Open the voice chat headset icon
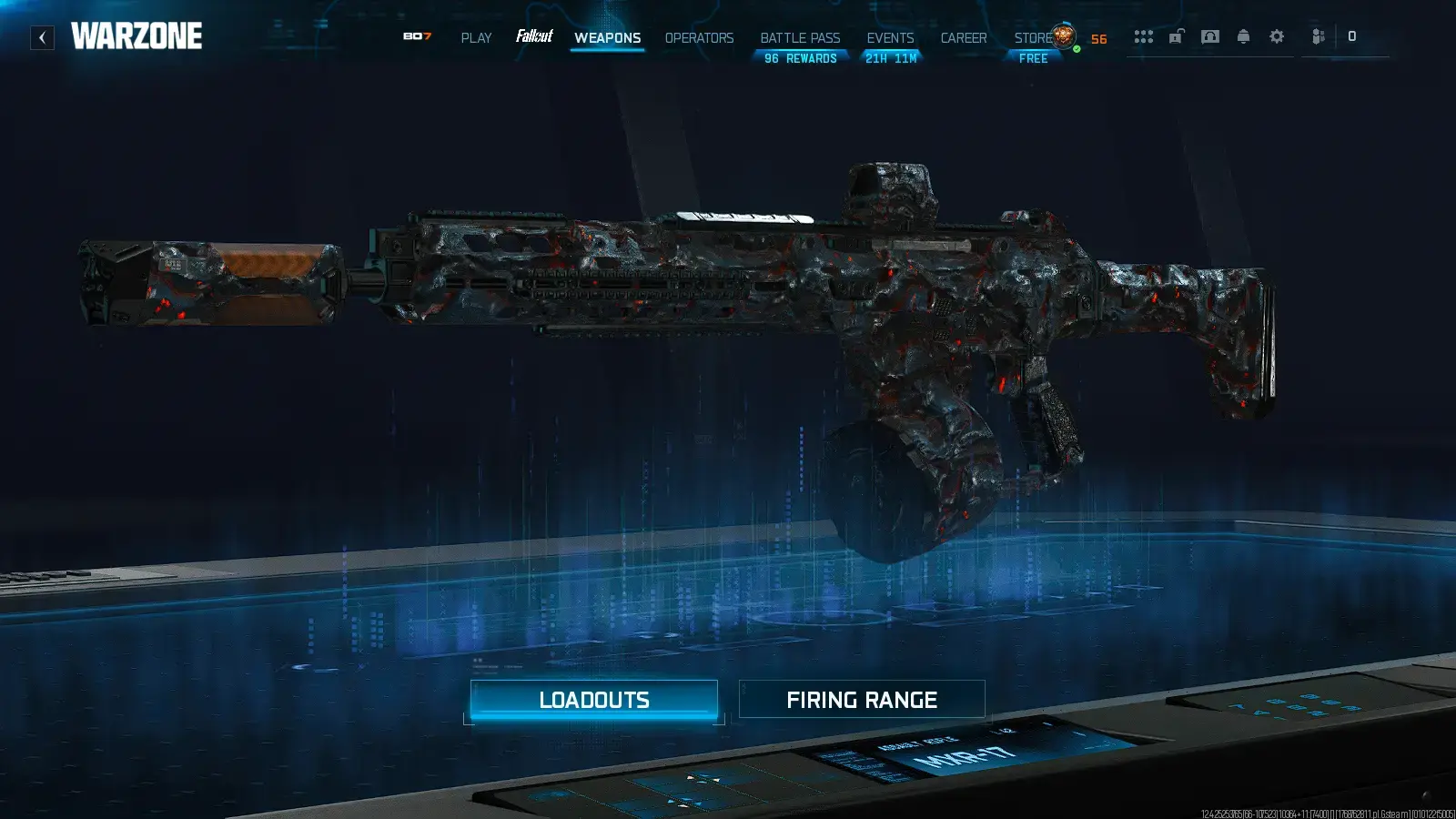The height and width of the screenshot is (819, 1456). point(1209,36)
